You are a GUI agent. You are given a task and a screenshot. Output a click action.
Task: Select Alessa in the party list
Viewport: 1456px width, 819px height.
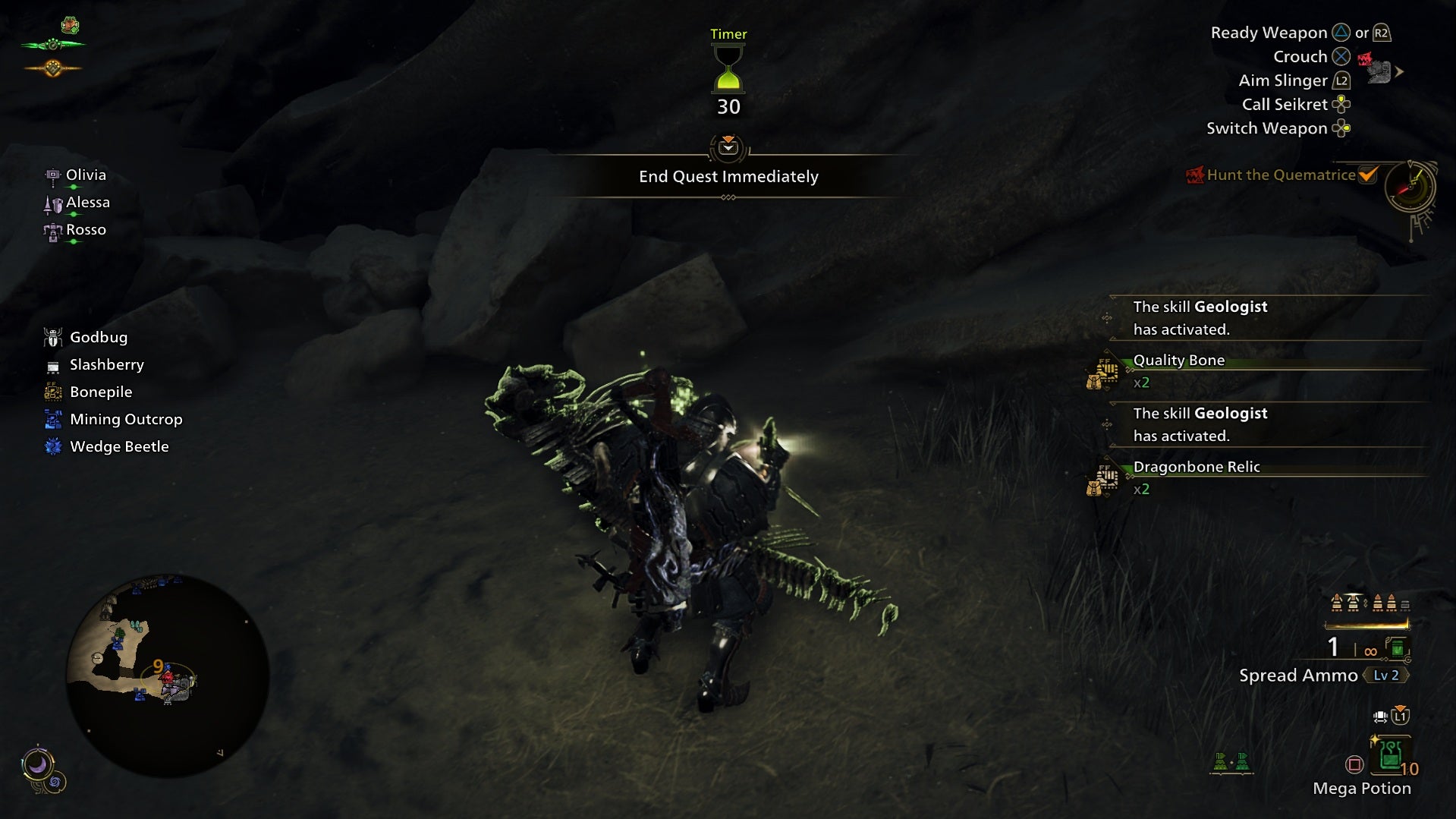pyautogui.click(x=87, y=203)
